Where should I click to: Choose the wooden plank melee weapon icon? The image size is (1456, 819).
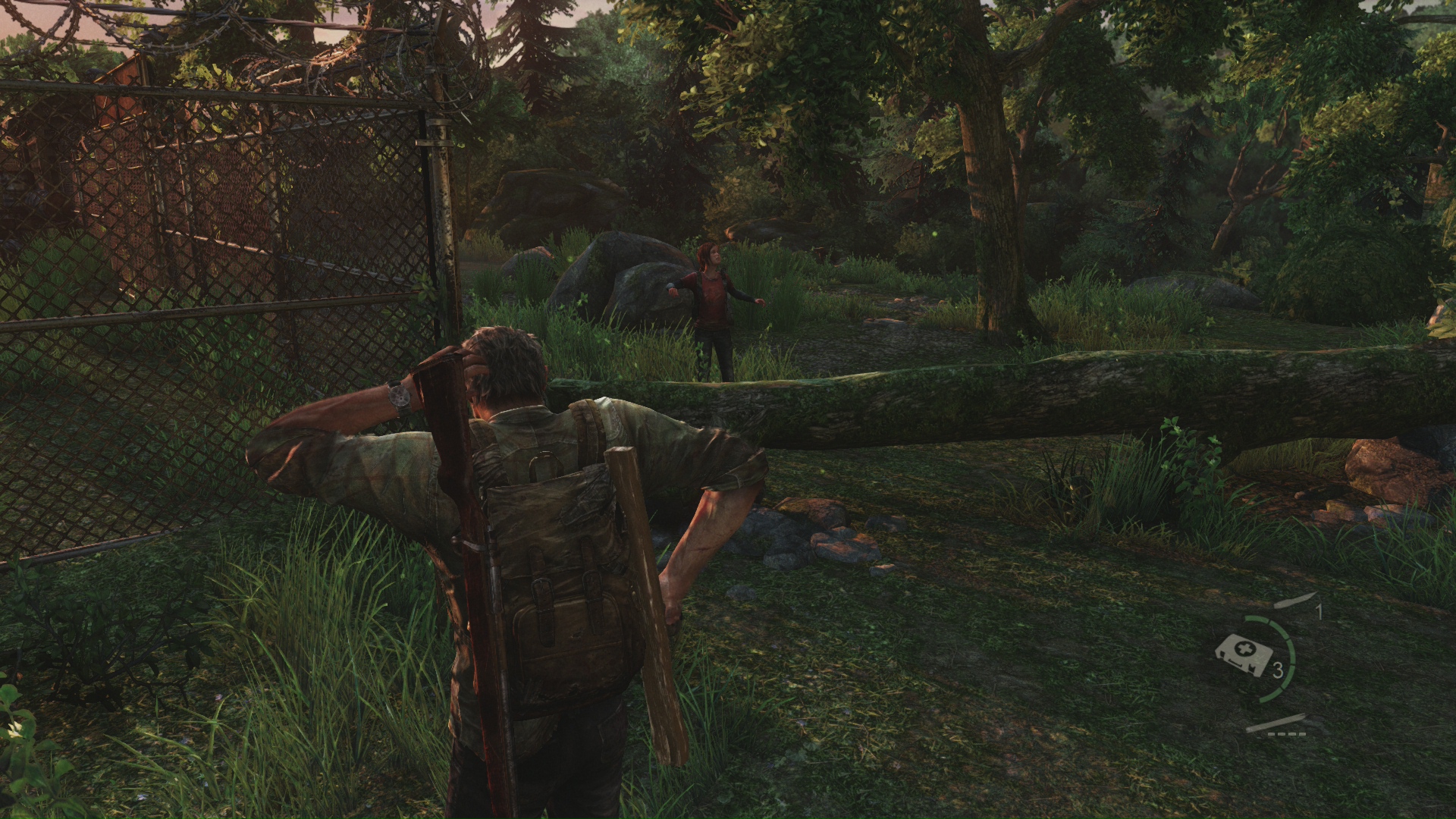[x=1279, y=723]
